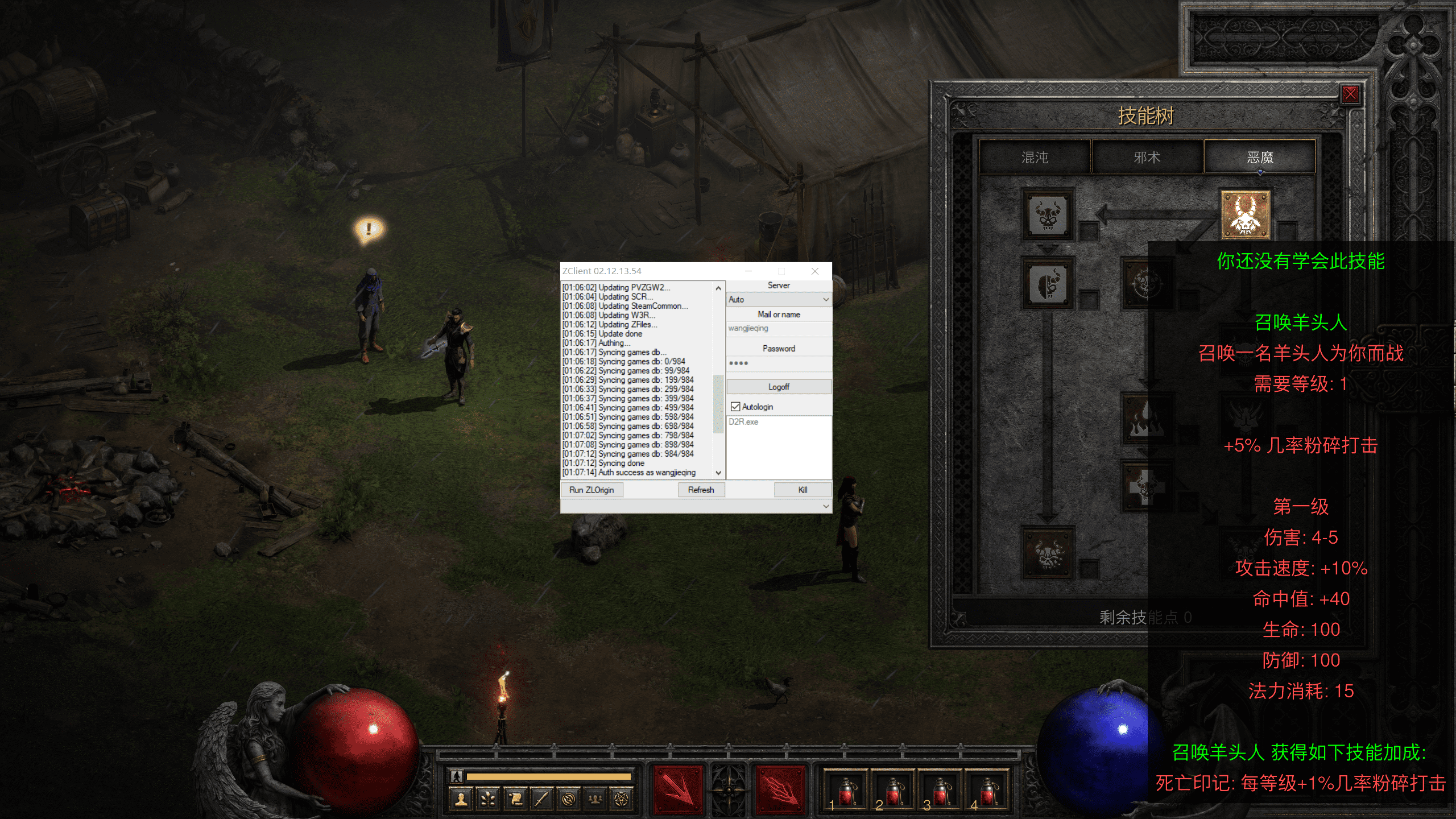Screen dimensions: 1456x819
Task: Change the left red arrow attack skill
Action: 677,790
